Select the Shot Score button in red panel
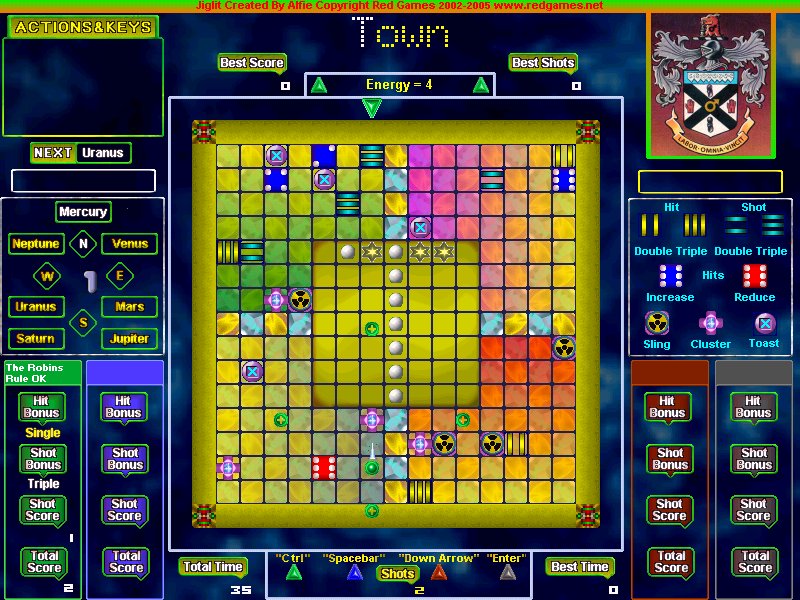 pos(671,511)
